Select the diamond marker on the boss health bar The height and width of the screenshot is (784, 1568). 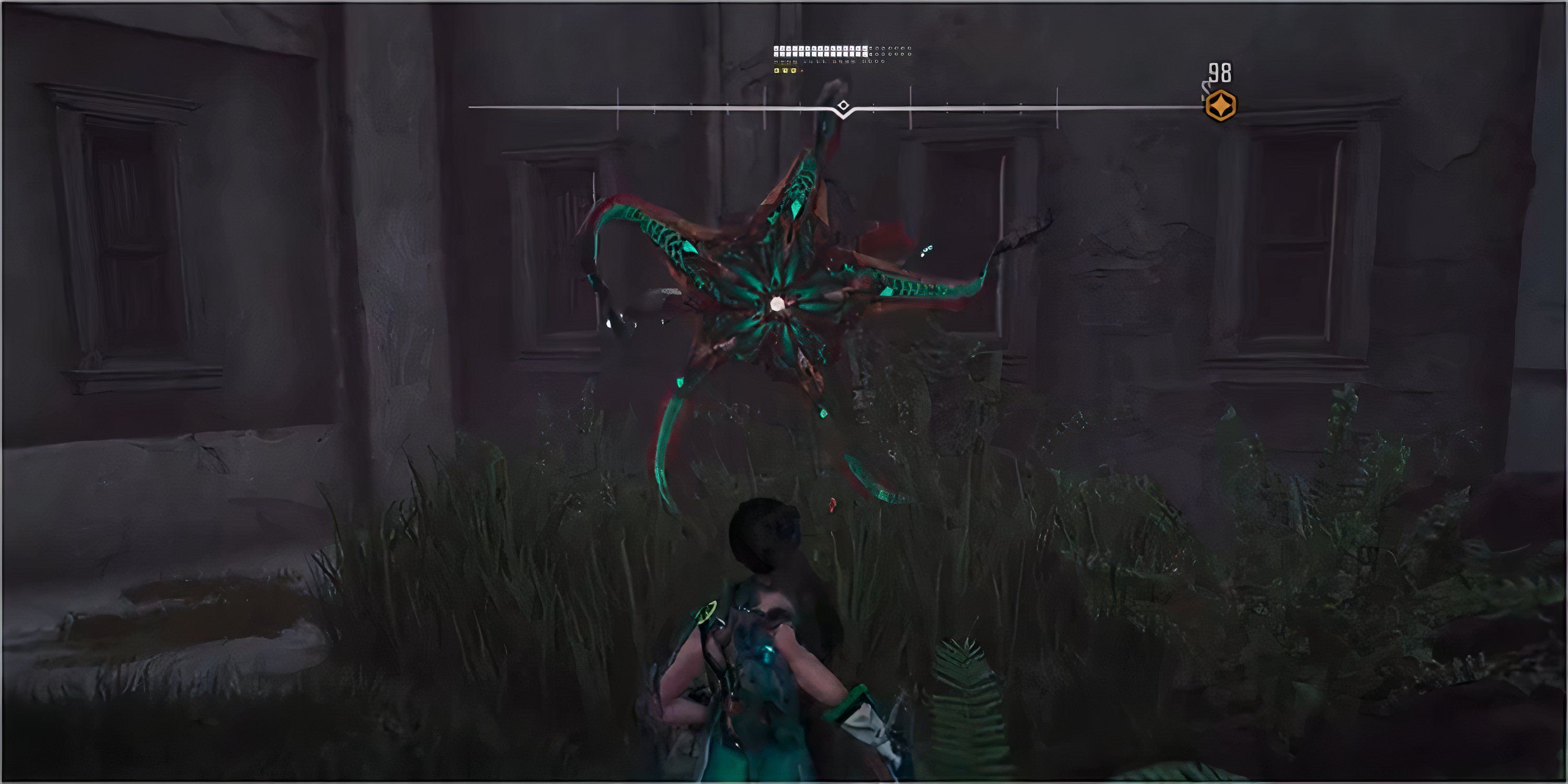pyautogui.click(x=843, y=105)
